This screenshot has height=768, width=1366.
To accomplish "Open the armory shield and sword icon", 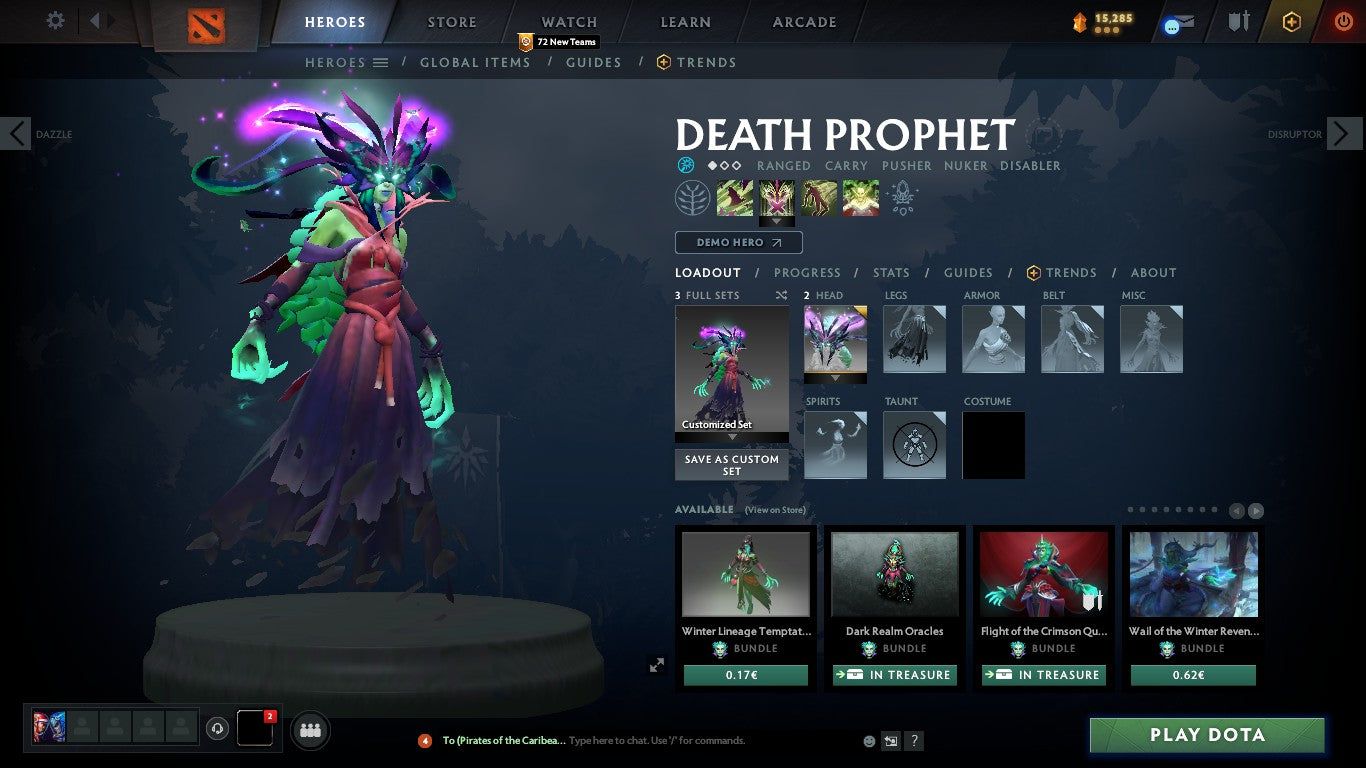I will point(1239,21).
